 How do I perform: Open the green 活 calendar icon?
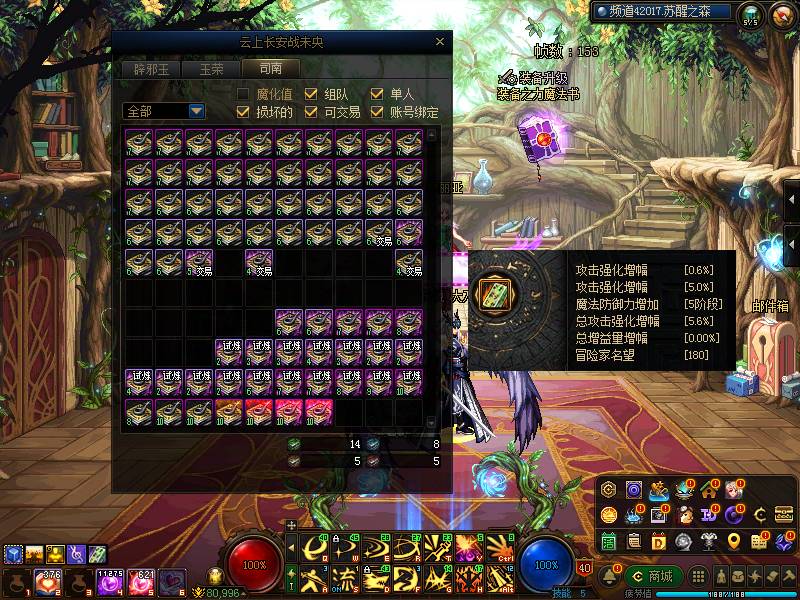click(x=608, y=541)
